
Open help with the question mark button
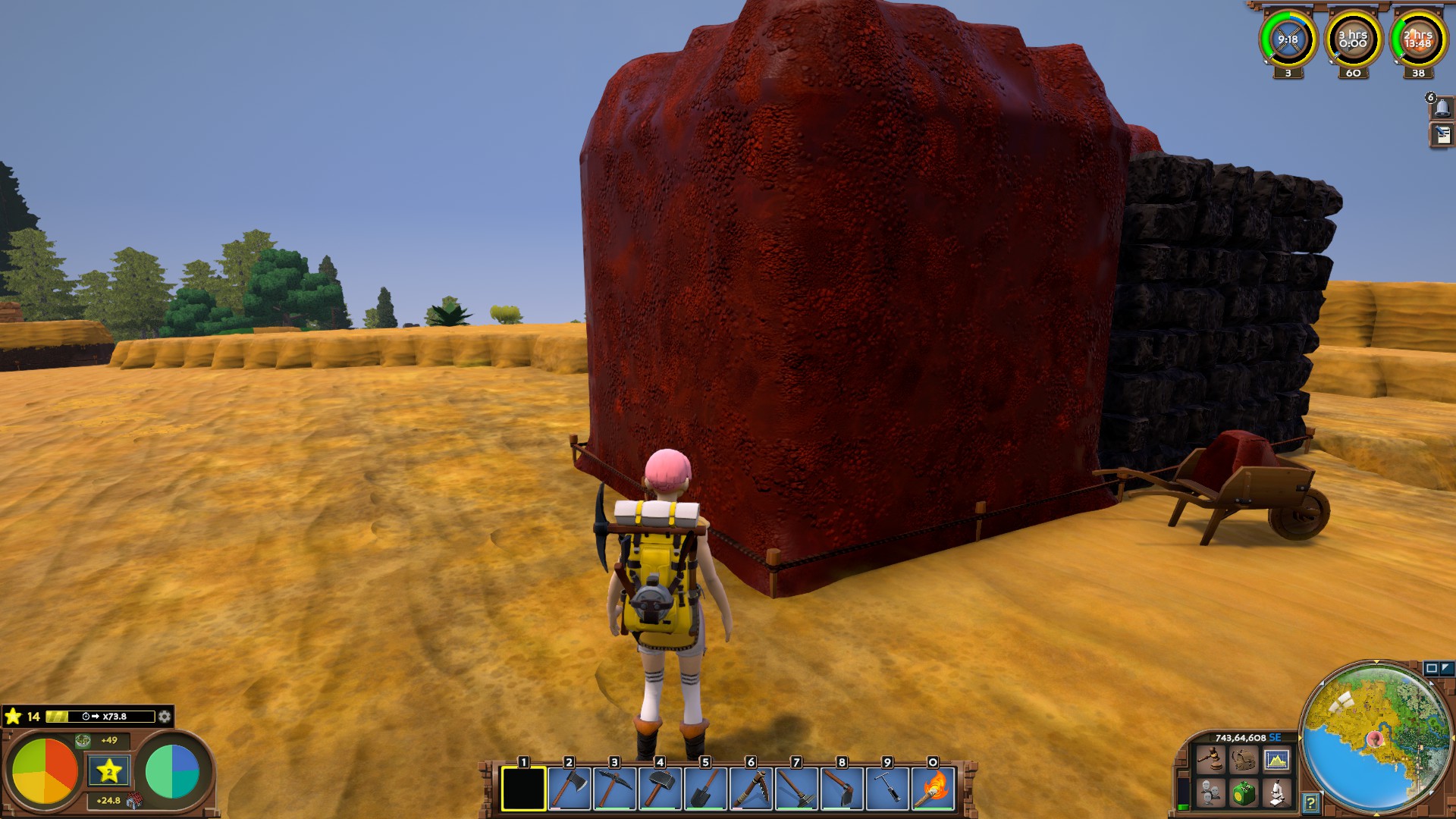[1310, 802]
